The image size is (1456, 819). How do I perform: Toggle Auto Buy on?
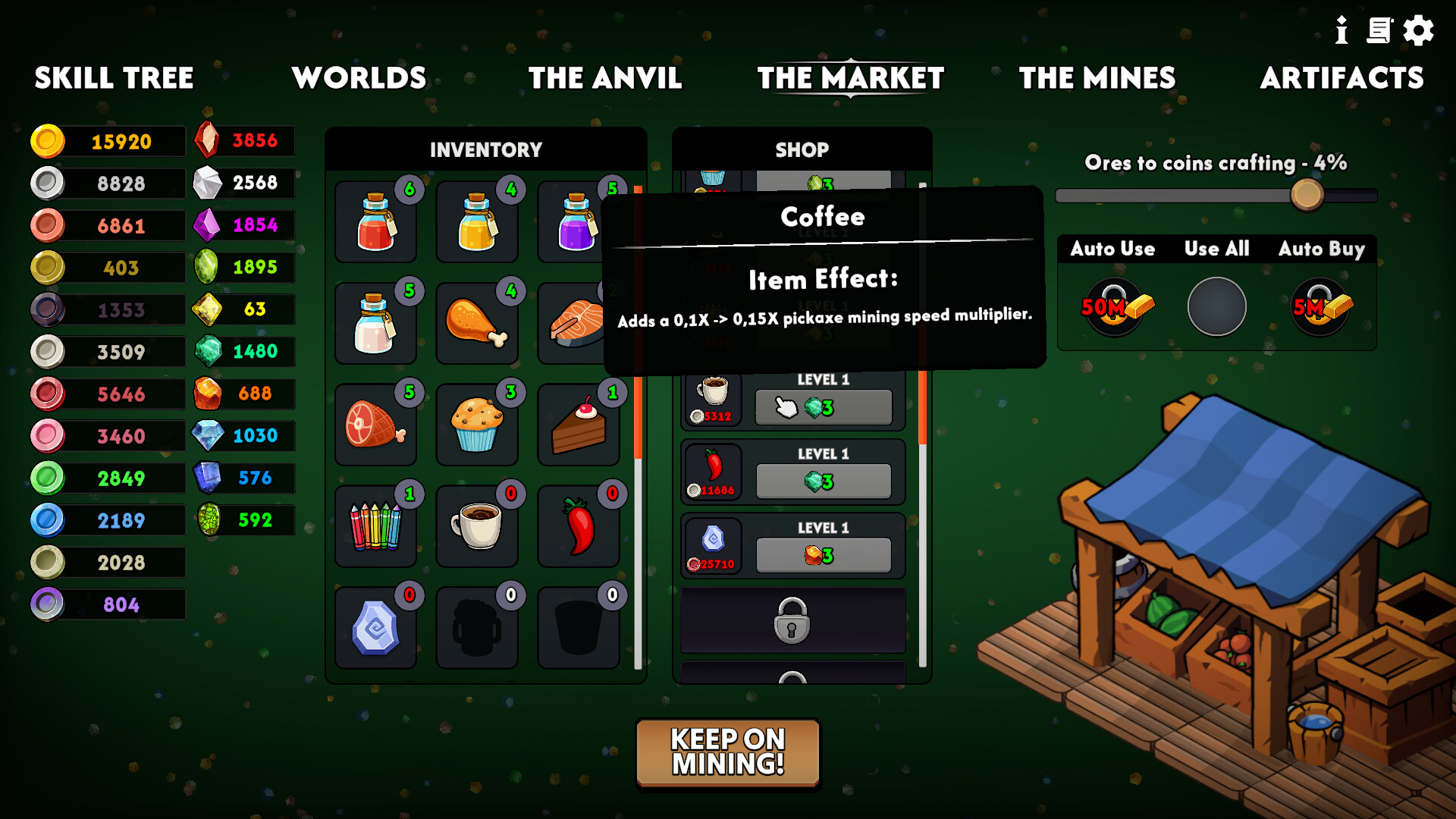click(1321, 305)
